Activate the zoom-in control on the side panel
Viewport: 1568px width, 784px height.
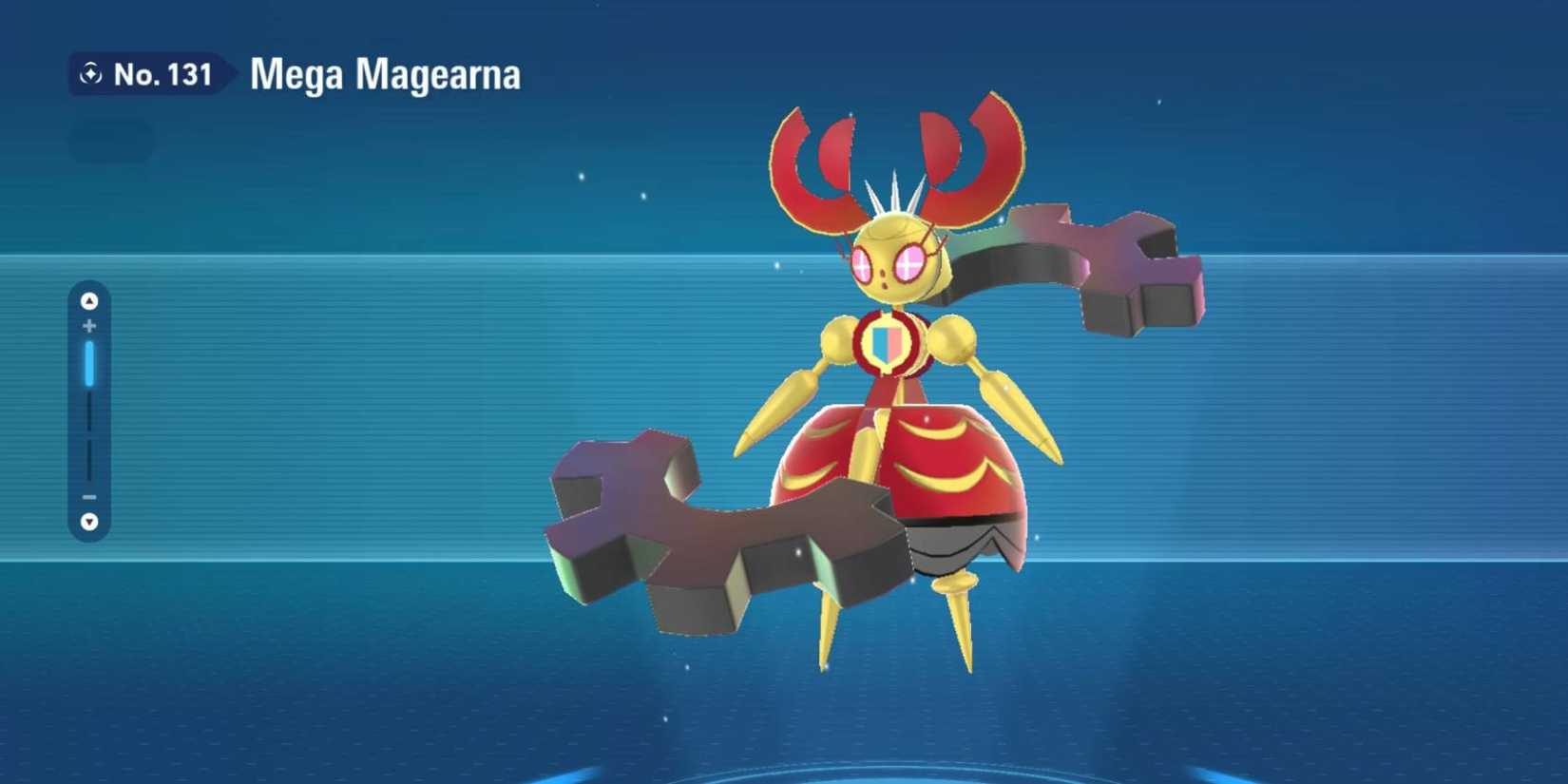click(88, 324)
